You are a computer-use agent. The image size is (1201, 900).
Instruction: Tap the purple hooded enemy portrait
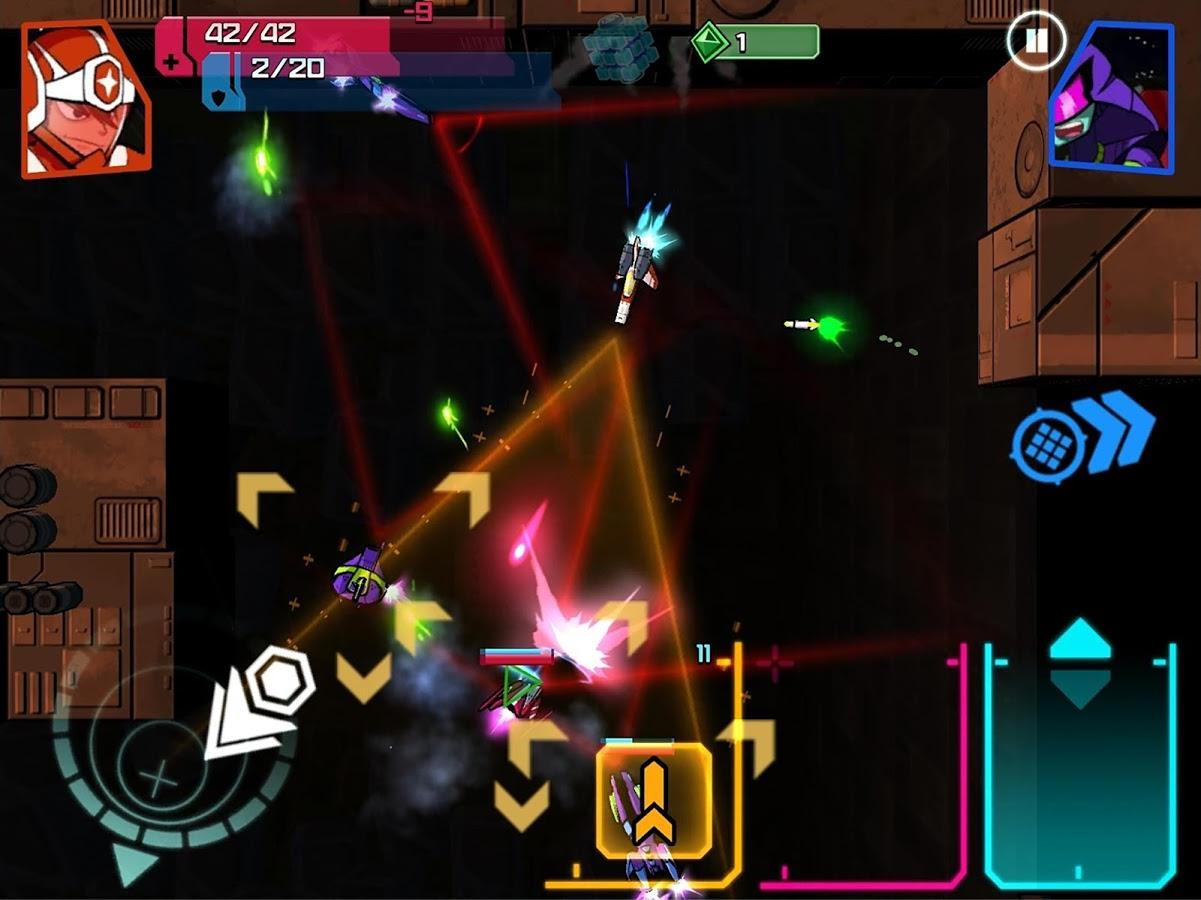point(1111,98)
